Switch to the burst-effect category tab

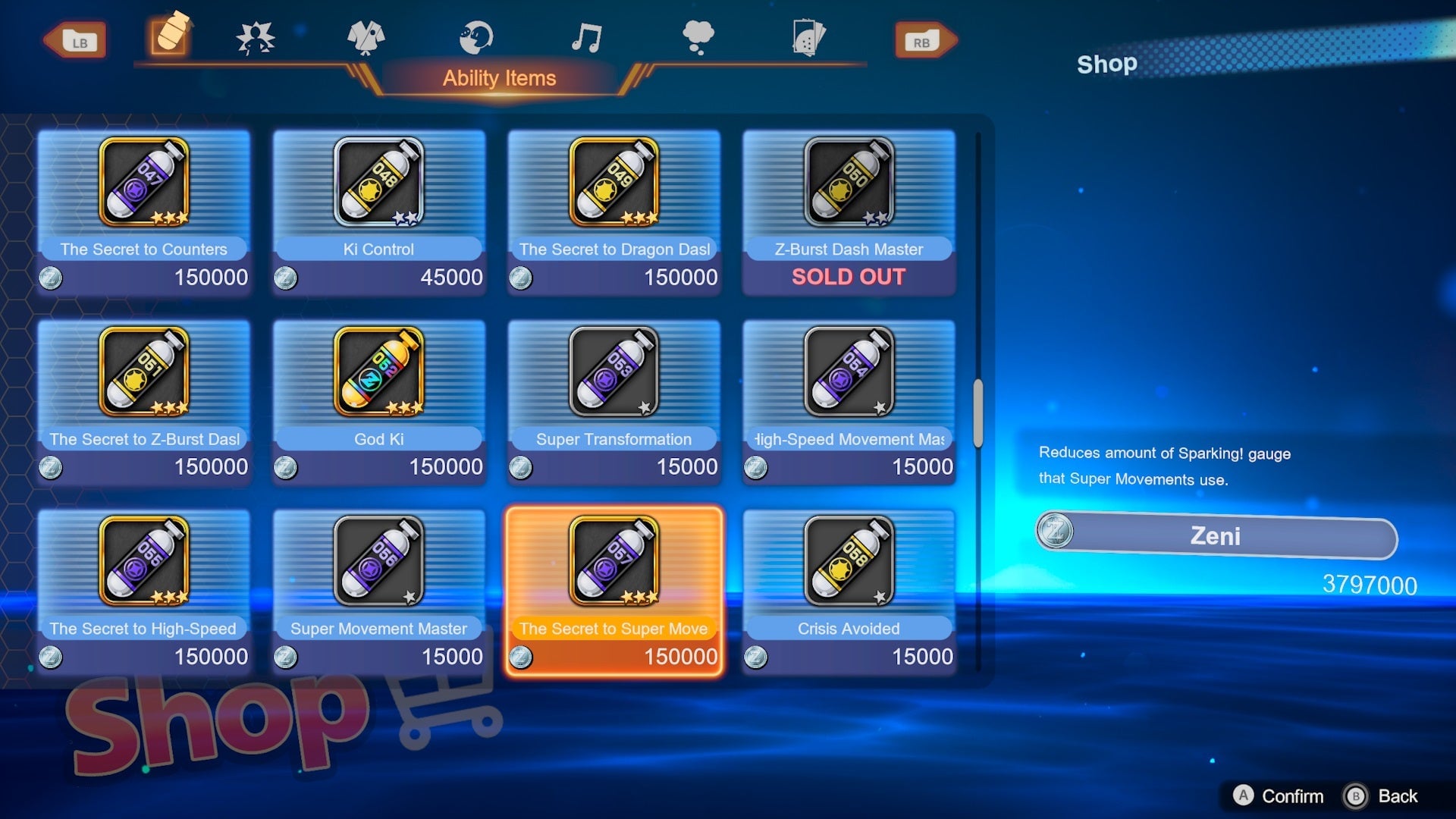coord(256,38)
